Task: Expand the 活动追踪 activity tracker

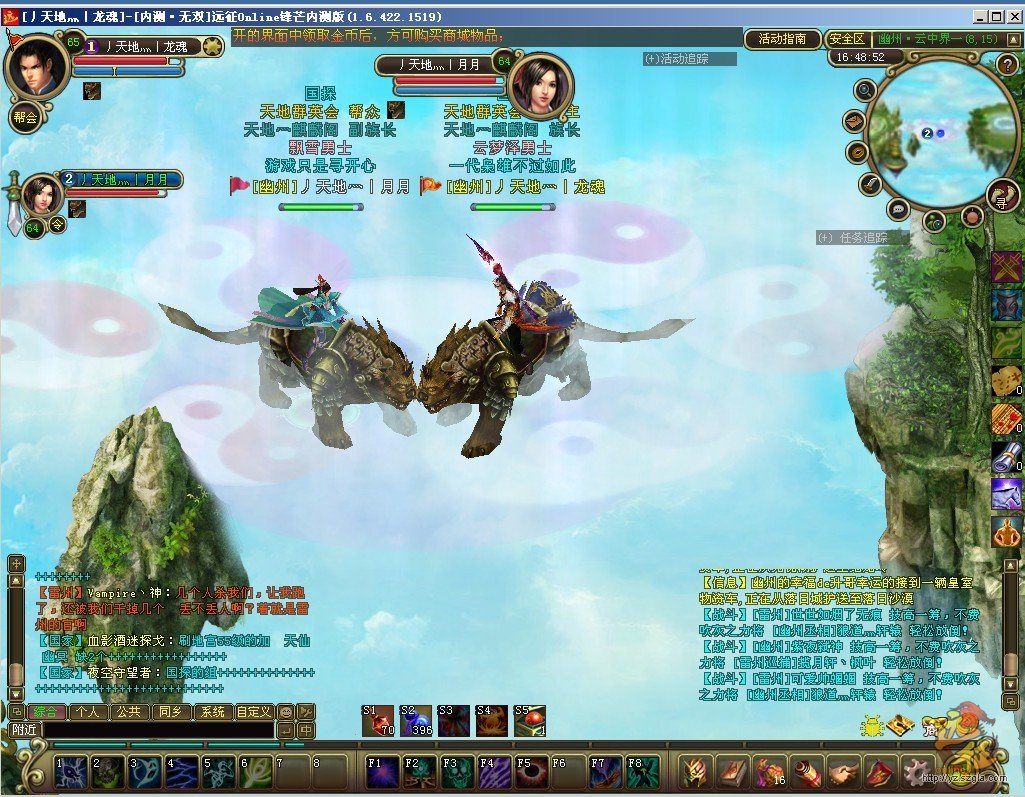Action: coord(689,59)
